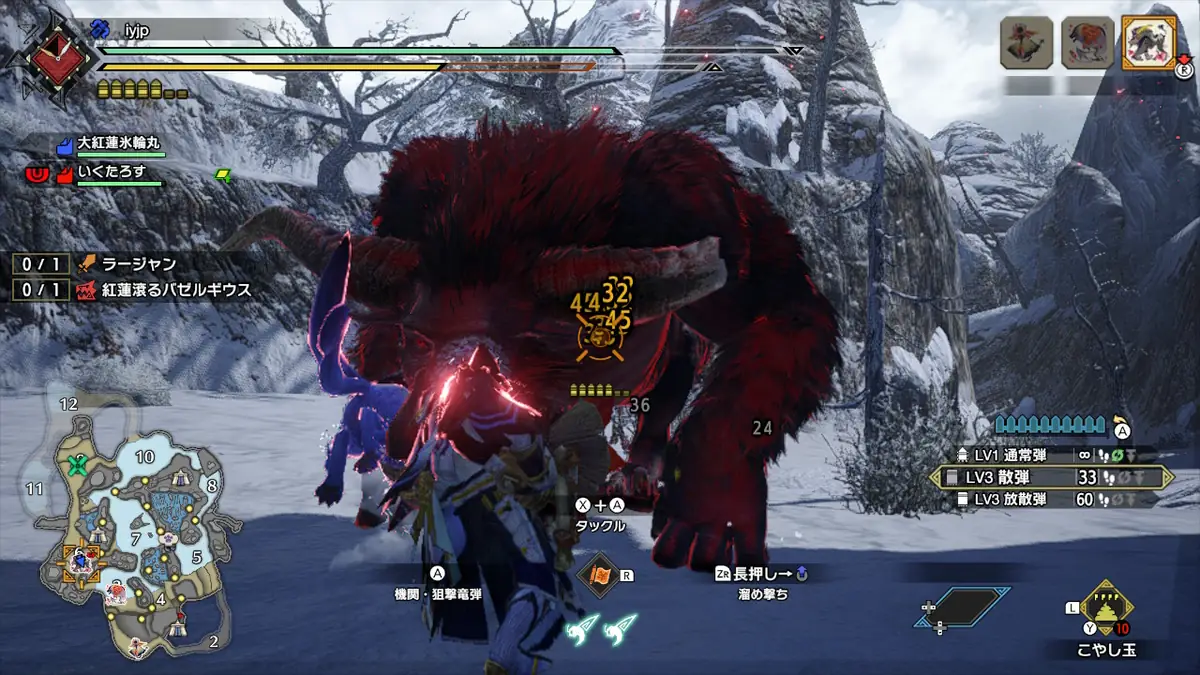Screen dimensions: 1200x675
Task: Select the ラージャン quest objective
Action: (138, 264)
